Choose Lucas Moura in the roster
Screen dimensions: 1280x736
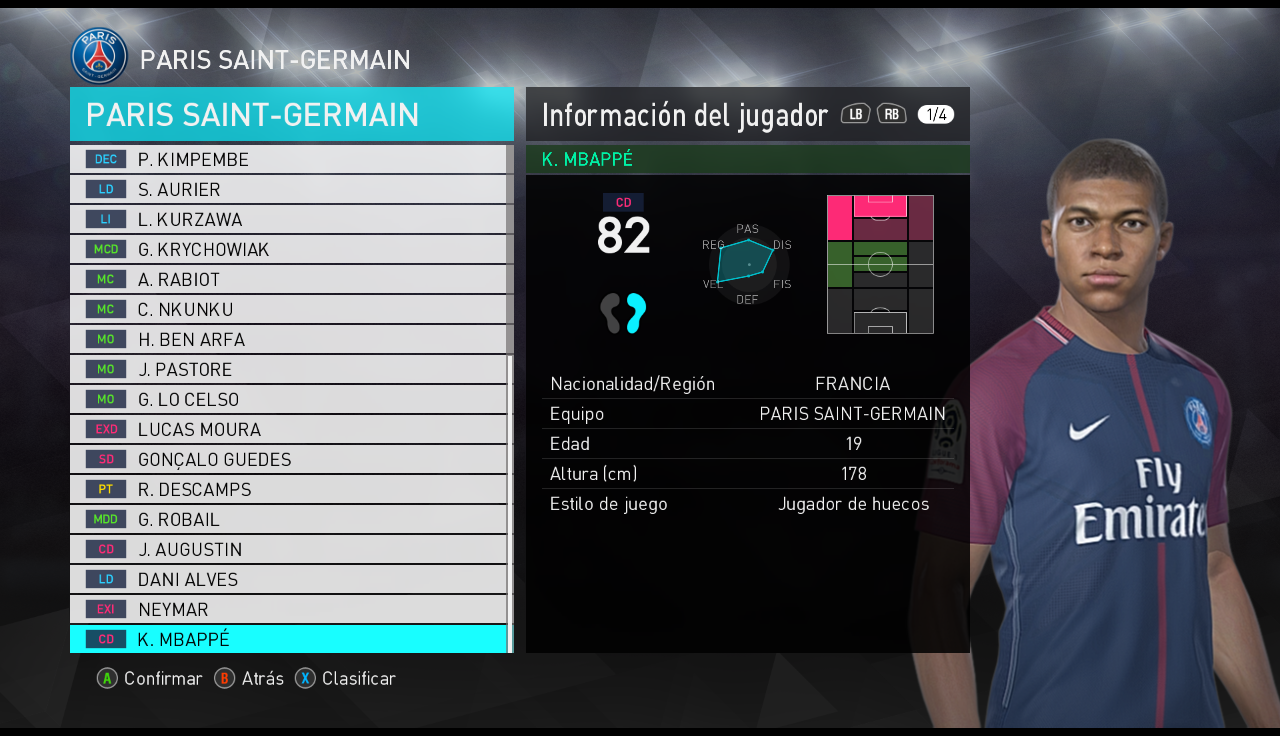click(x=288, y=430)
